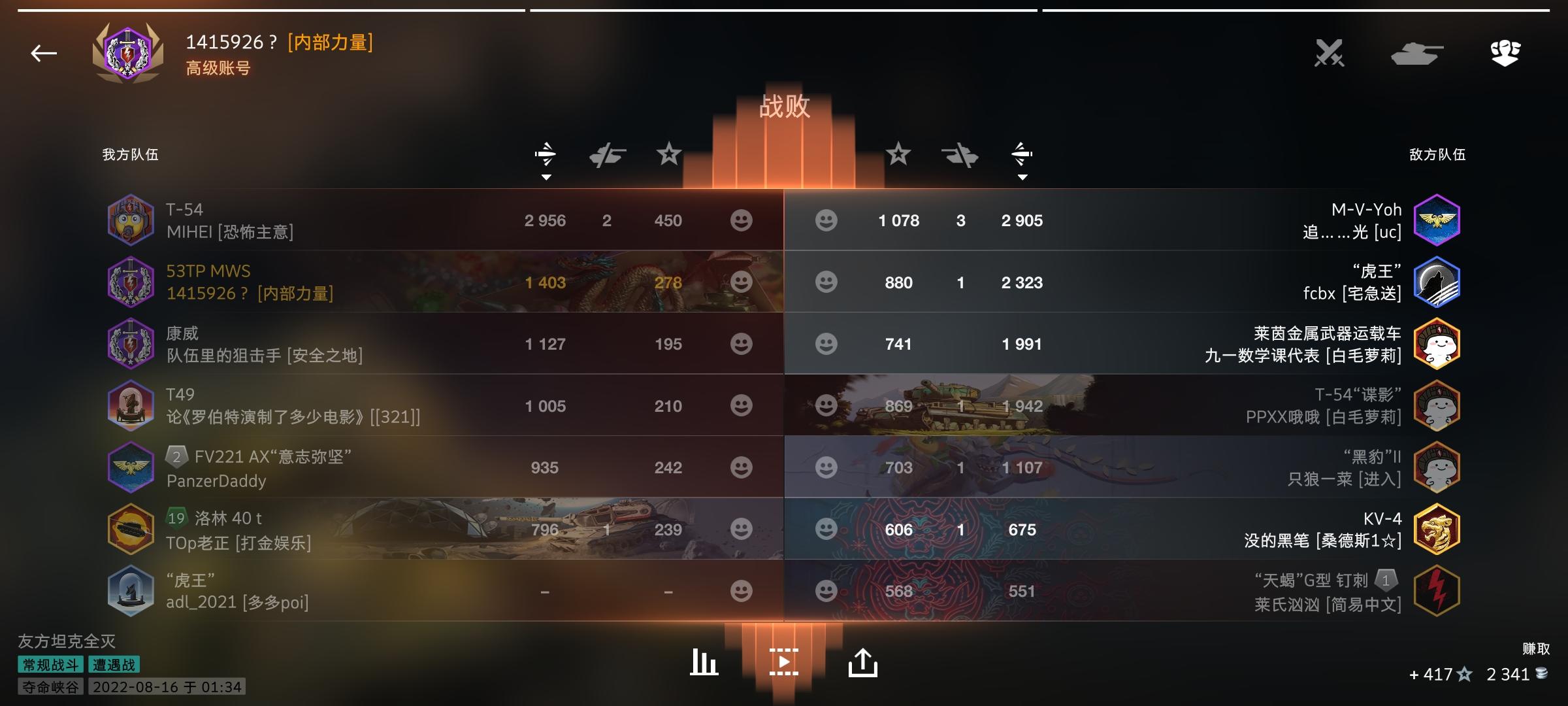The width and height of the screenshot is (1568, 706).
Task: Click the kills sort icon for our team
Action: 606,153
